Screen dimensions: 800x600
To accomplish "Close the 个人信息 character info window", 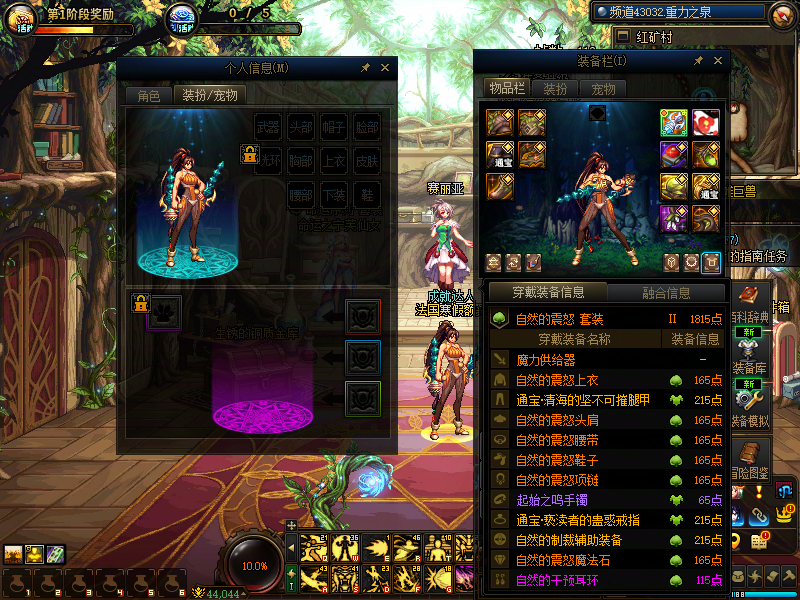I will (x=384, y=68).
